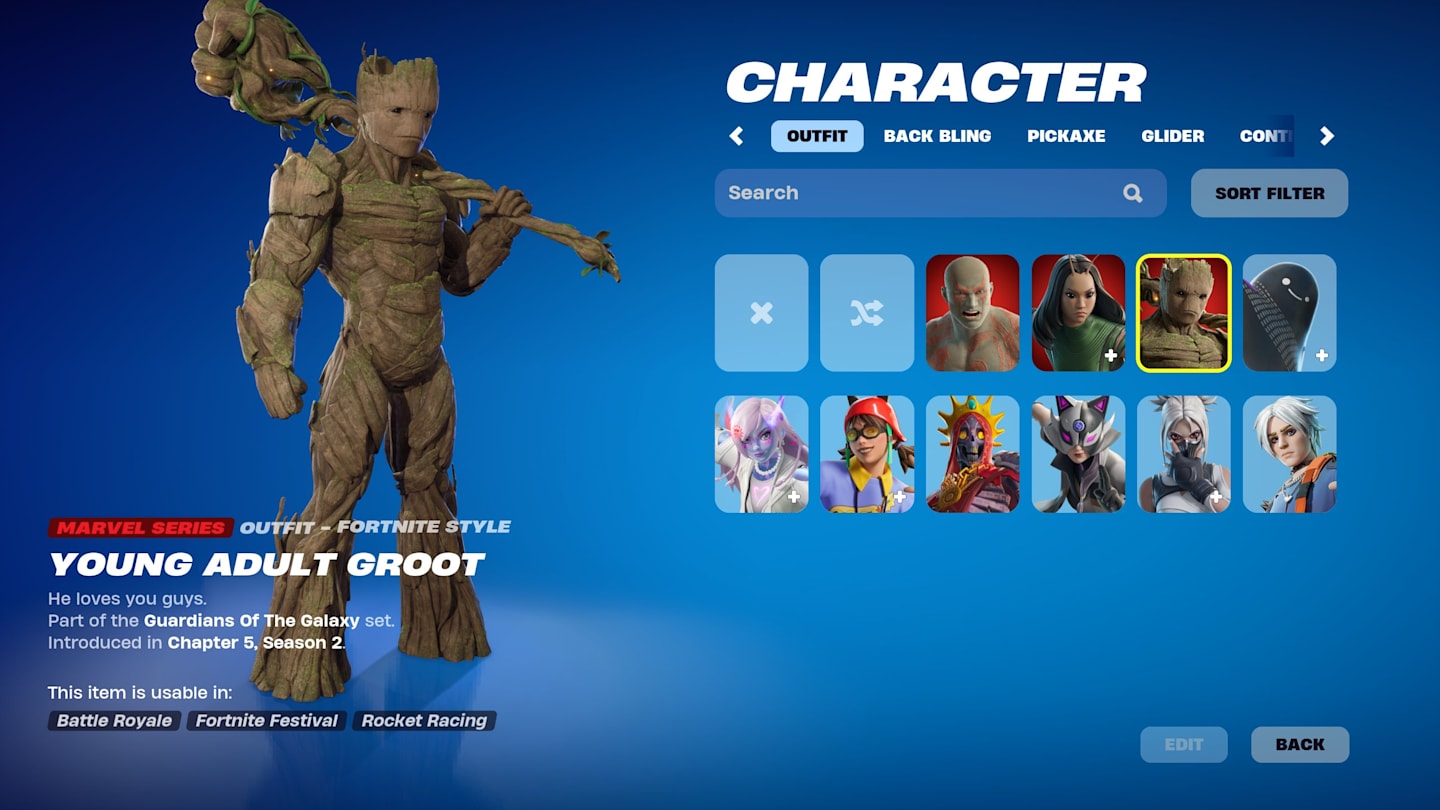Open the Glider tab

click(1172, 136)
